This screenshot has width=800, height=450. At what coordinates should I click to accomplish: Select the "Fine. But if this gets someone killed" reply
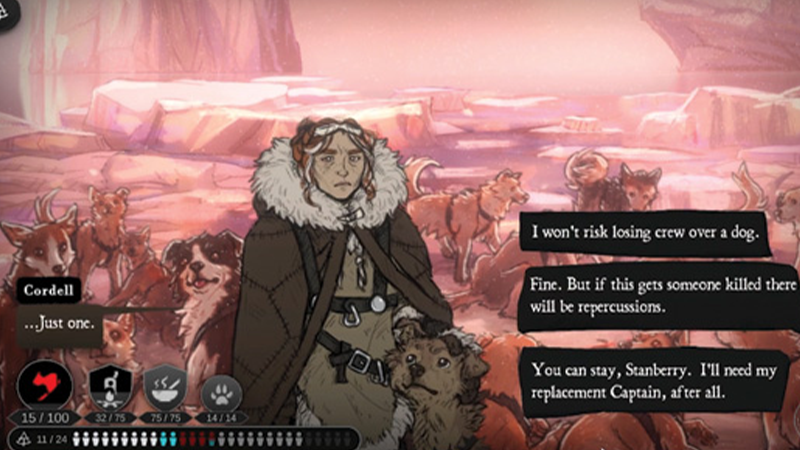[650, 292]
